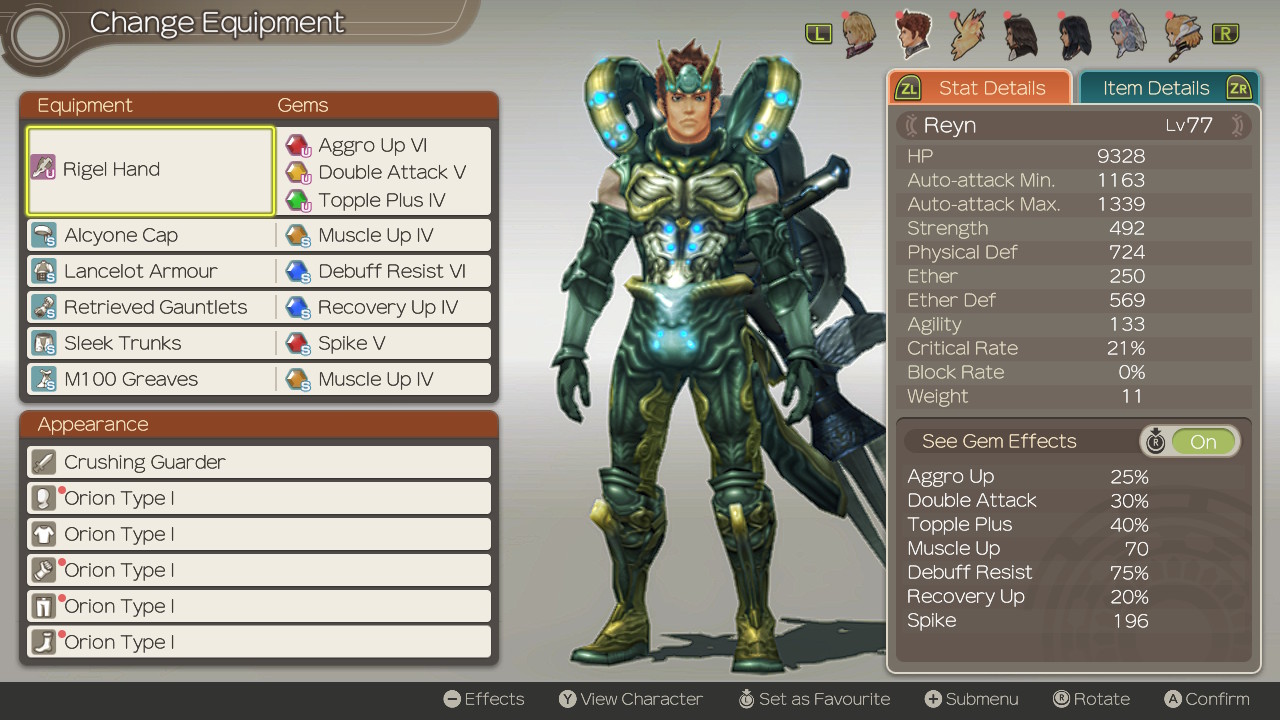Select Reyn's portrait at the top

(912, 33)
